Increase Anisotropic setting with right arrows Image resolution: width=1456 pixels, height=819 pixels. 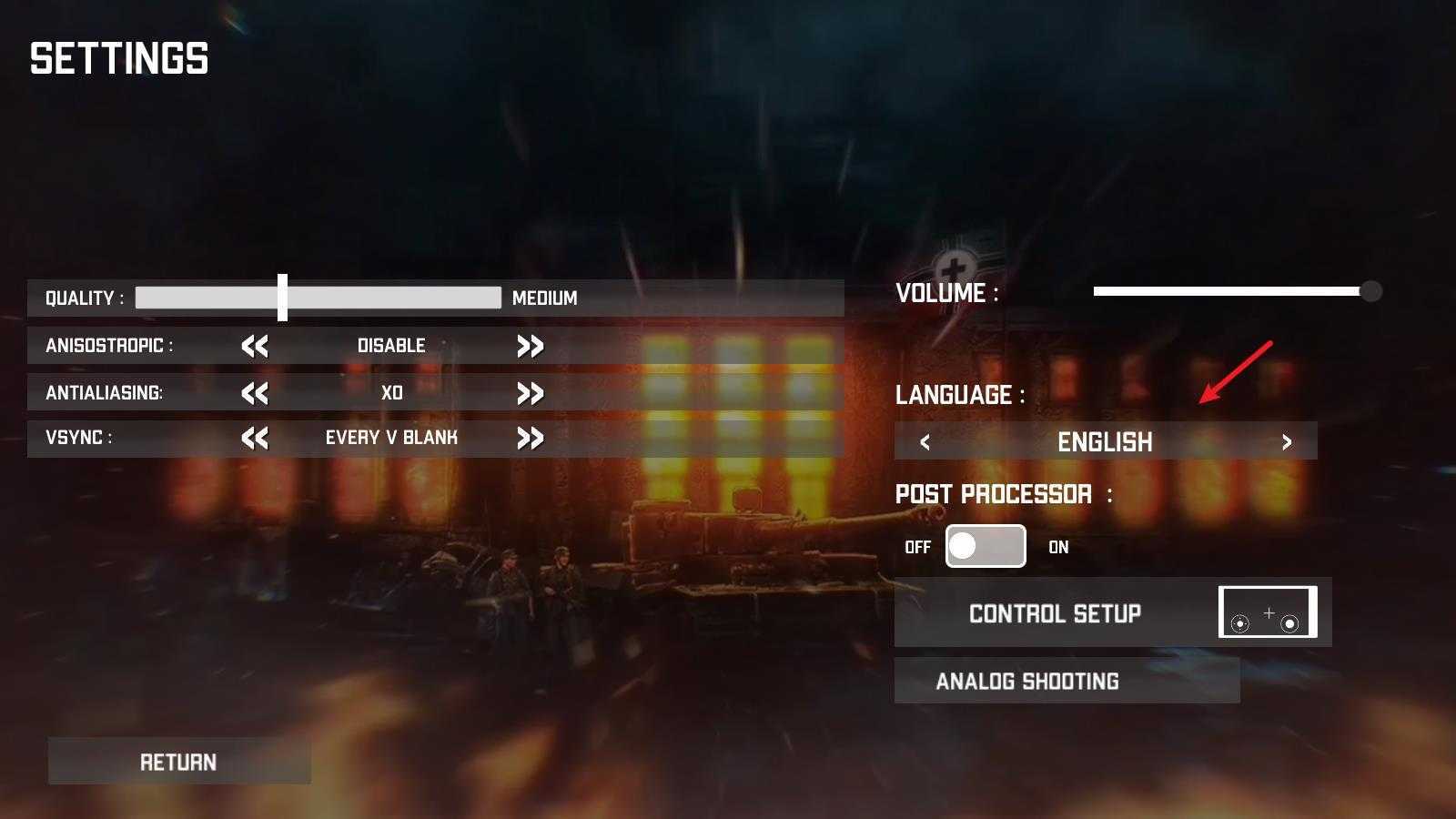530,346
